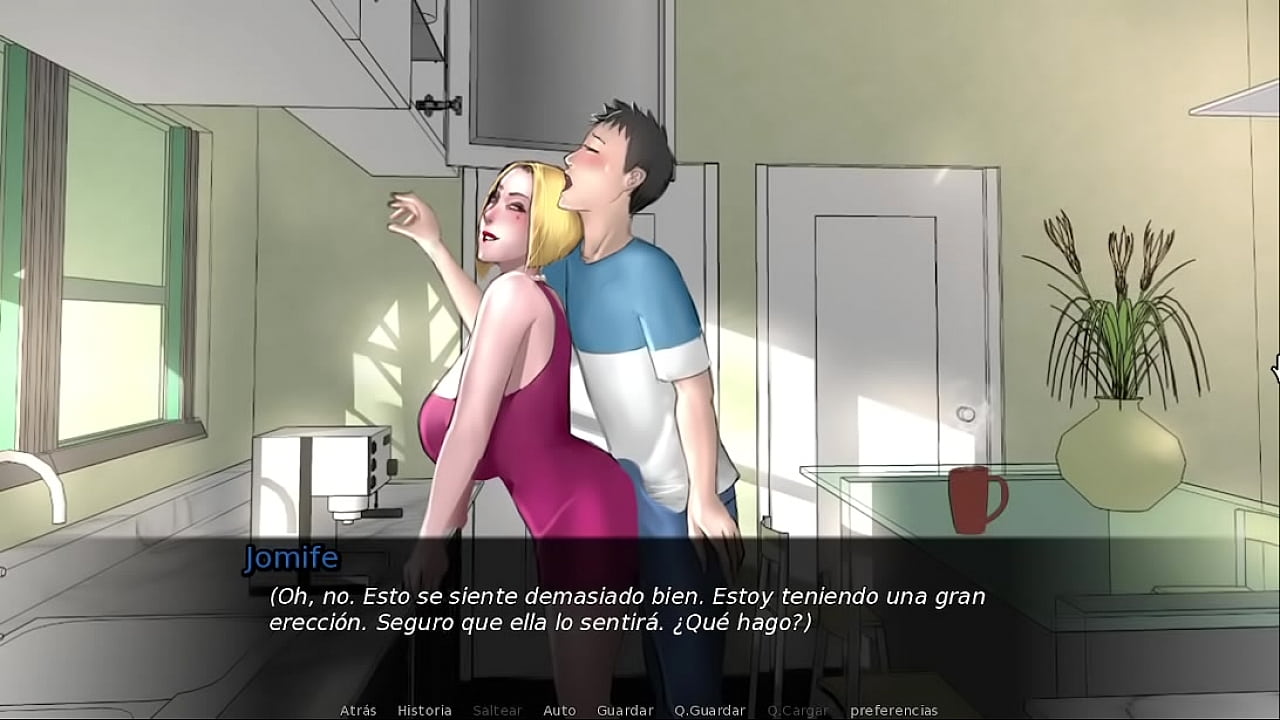
Task: Click the speaker name Jomife
Action: (292, 558)
